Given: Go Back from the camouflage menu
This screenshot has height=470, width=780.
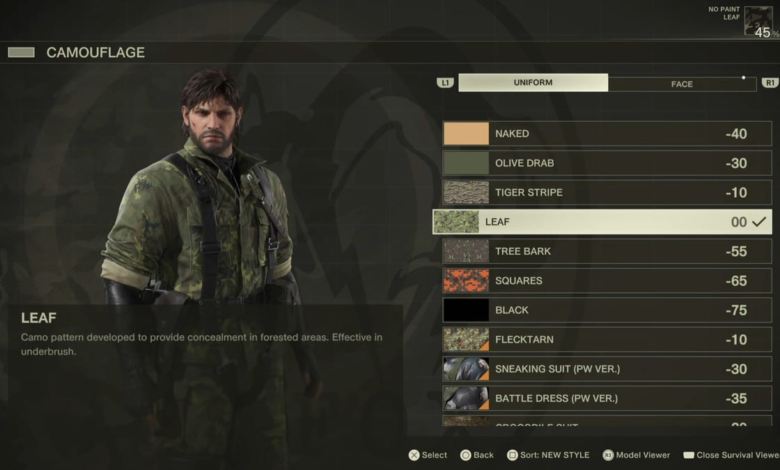Looking at the screenshot, I should pos(476,455).
